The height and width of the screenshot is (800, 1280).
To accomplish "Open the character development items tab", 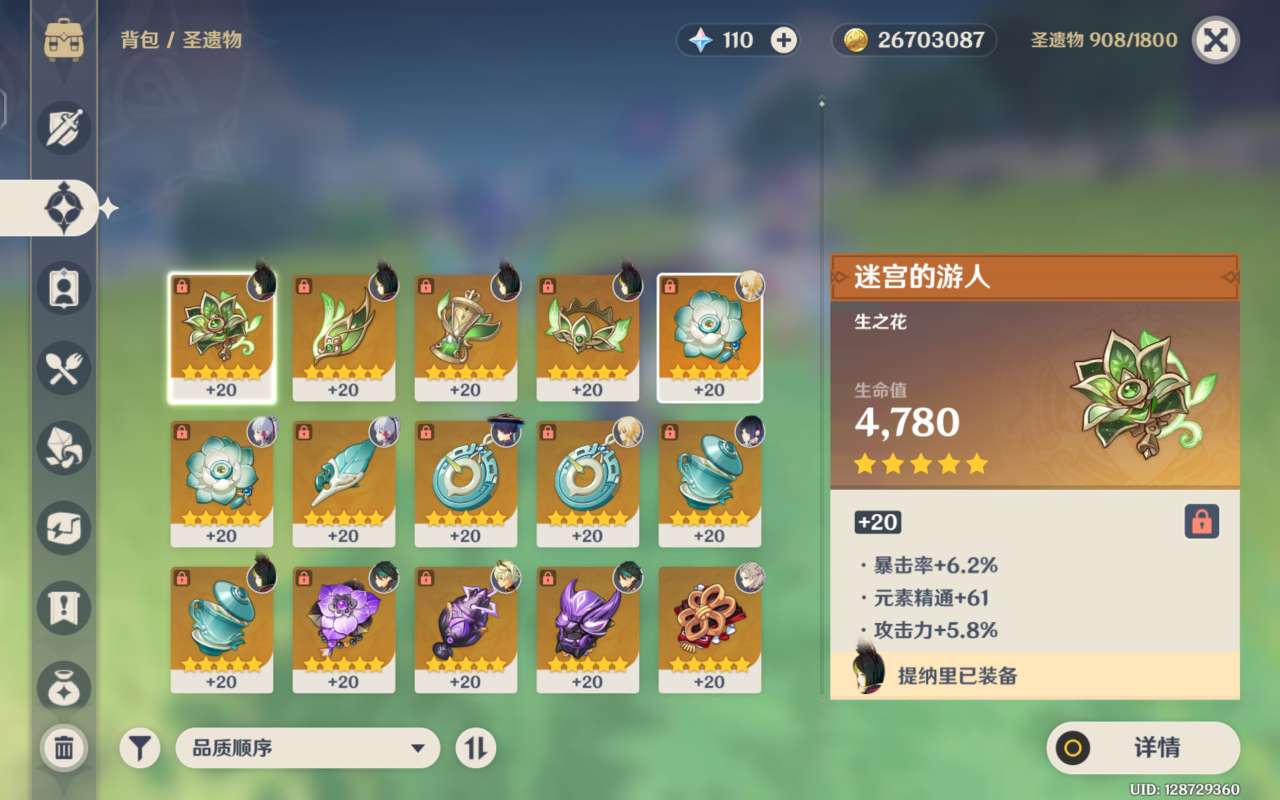I will (65, 288).
